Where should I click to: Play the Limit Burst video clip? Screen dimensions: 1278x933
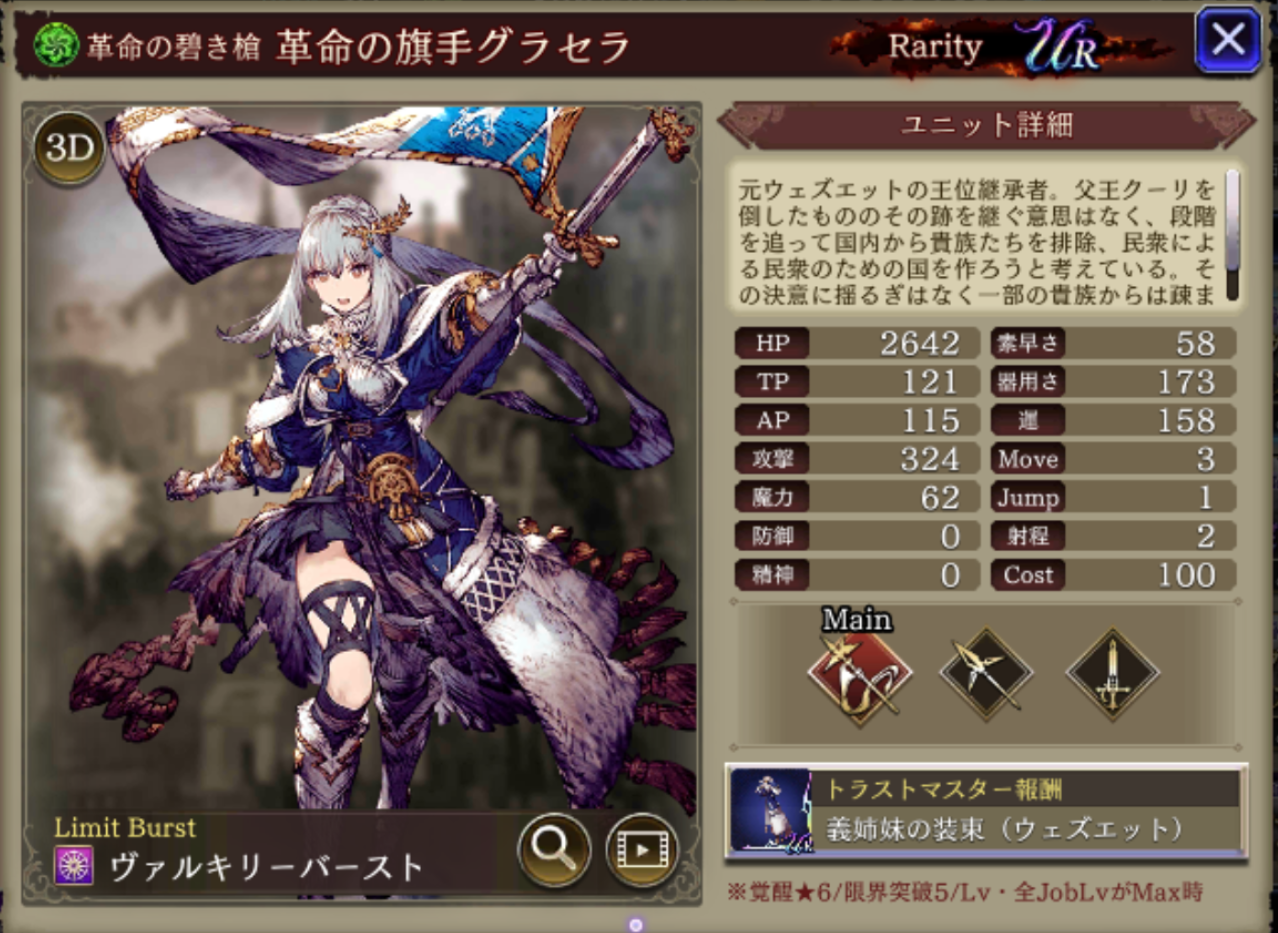pos(641,850)
